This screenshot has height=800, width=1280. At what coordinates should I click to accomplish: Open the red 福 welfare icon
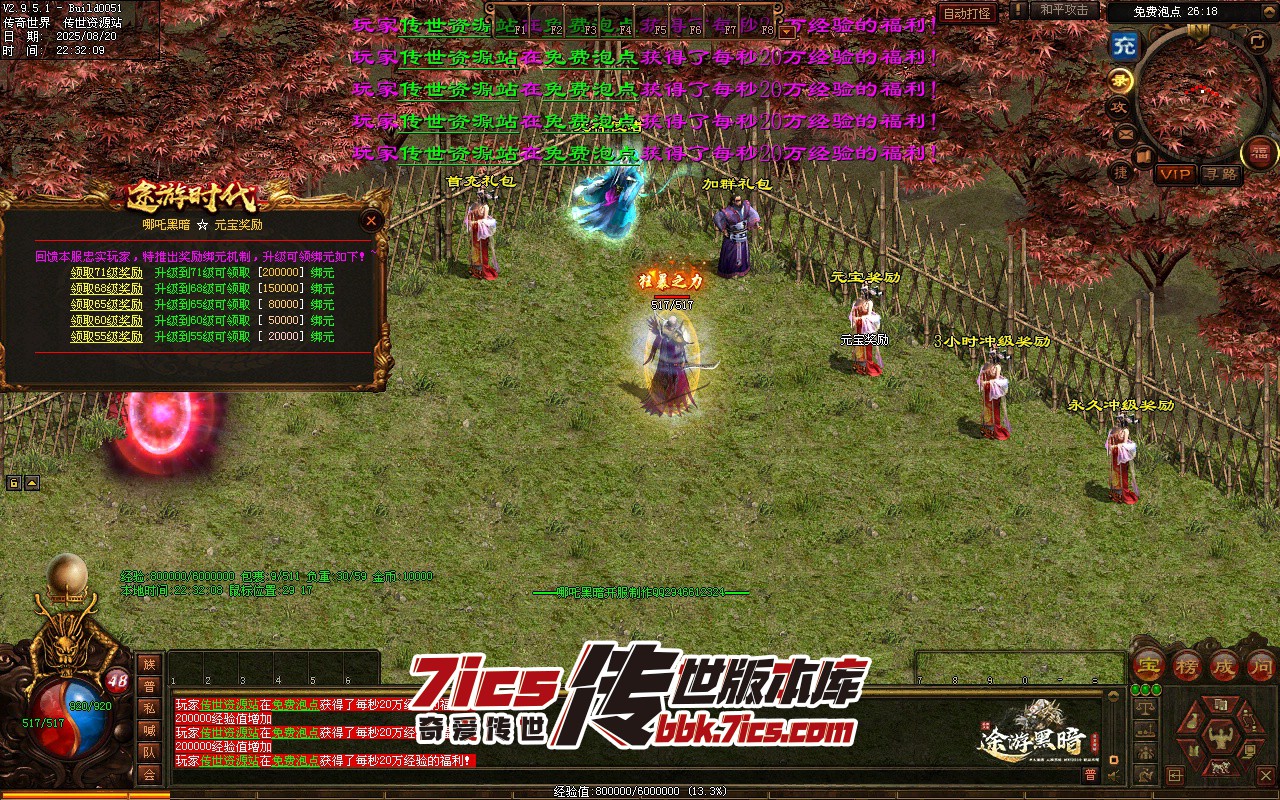click(x=1259, y=153)
